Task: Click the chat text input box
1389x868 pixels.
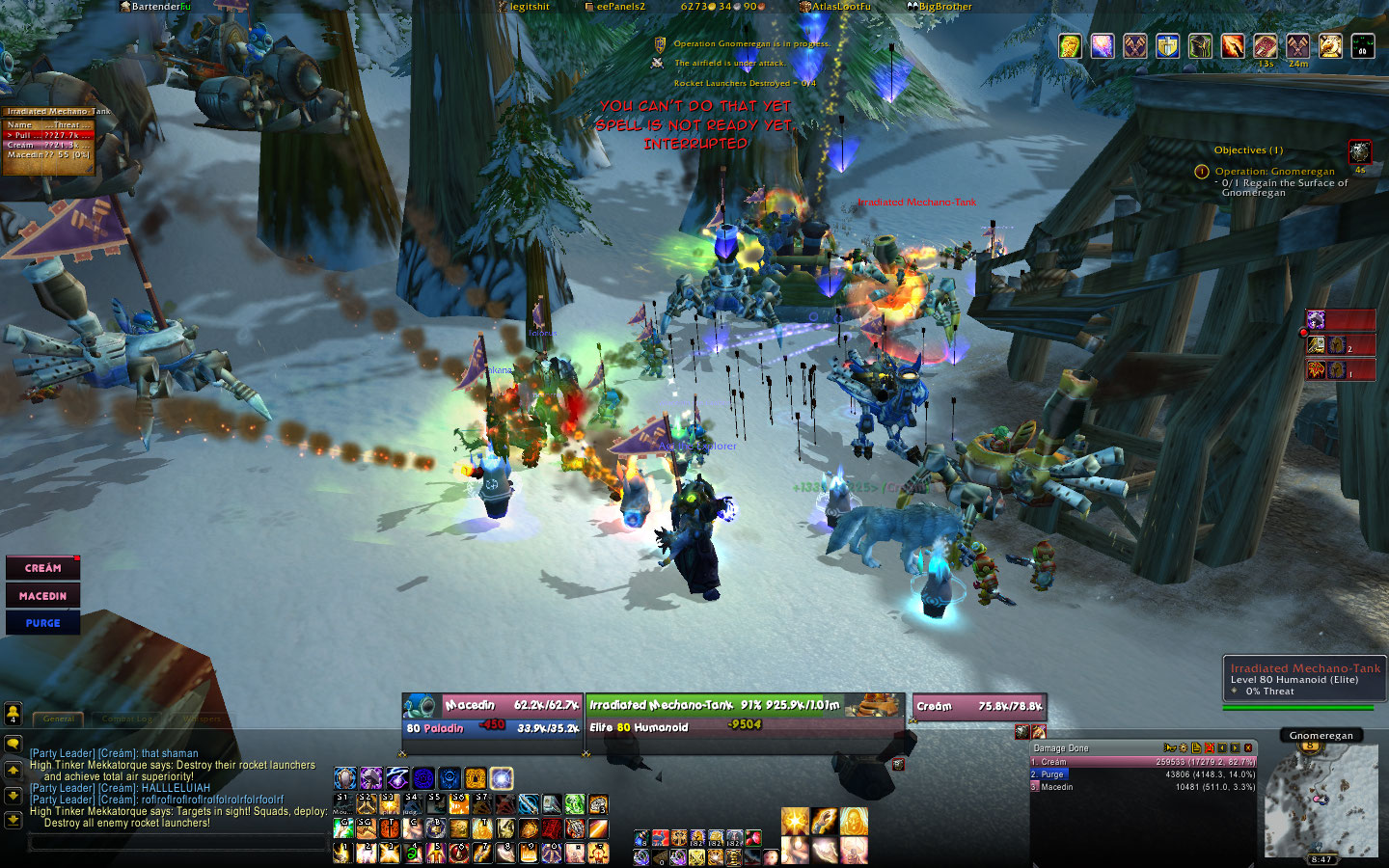Action: pyautogui.click(x=178, y=842)
